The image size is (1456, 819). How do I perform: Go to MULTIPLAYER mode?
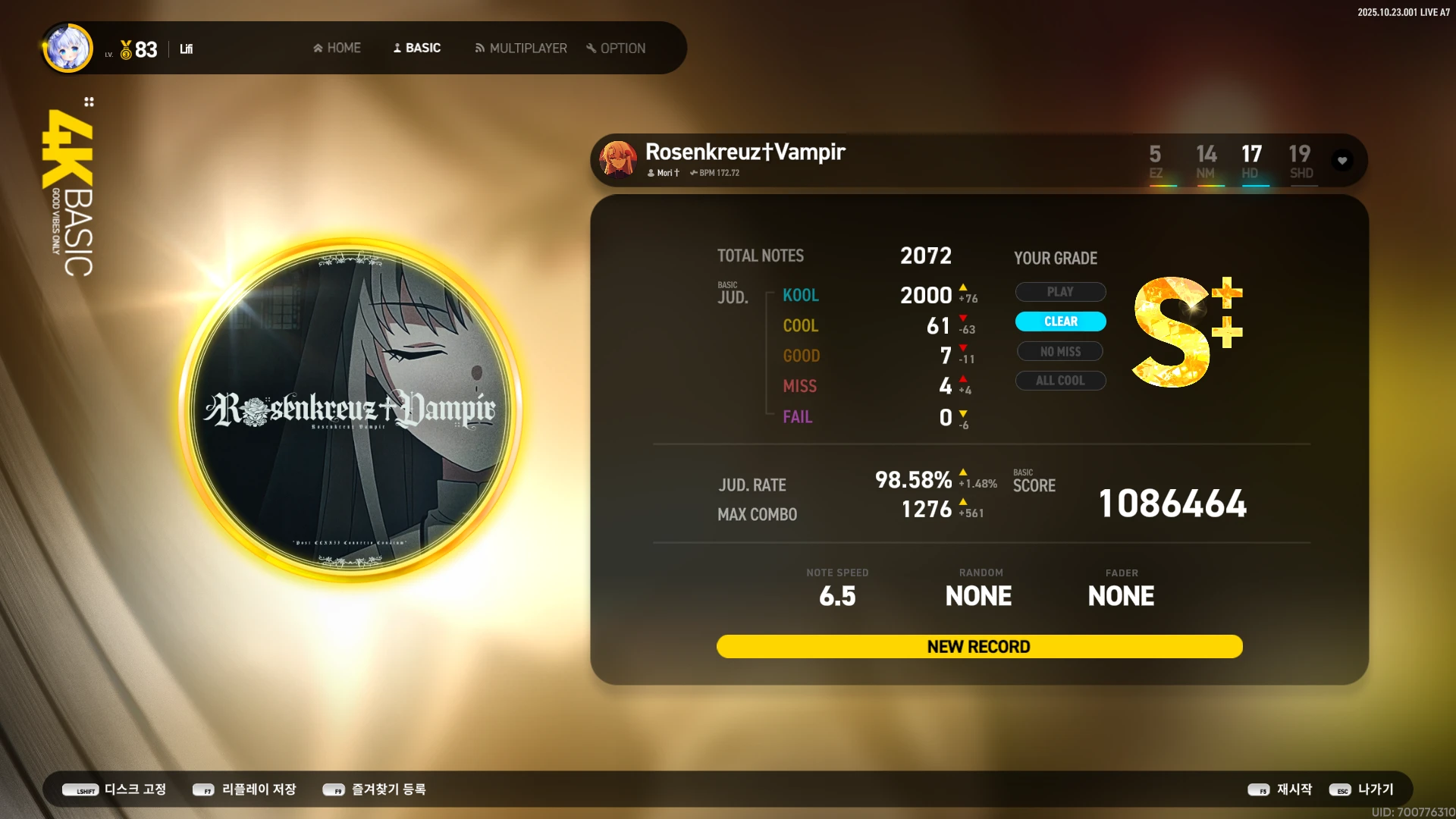(x=521, y=48)
